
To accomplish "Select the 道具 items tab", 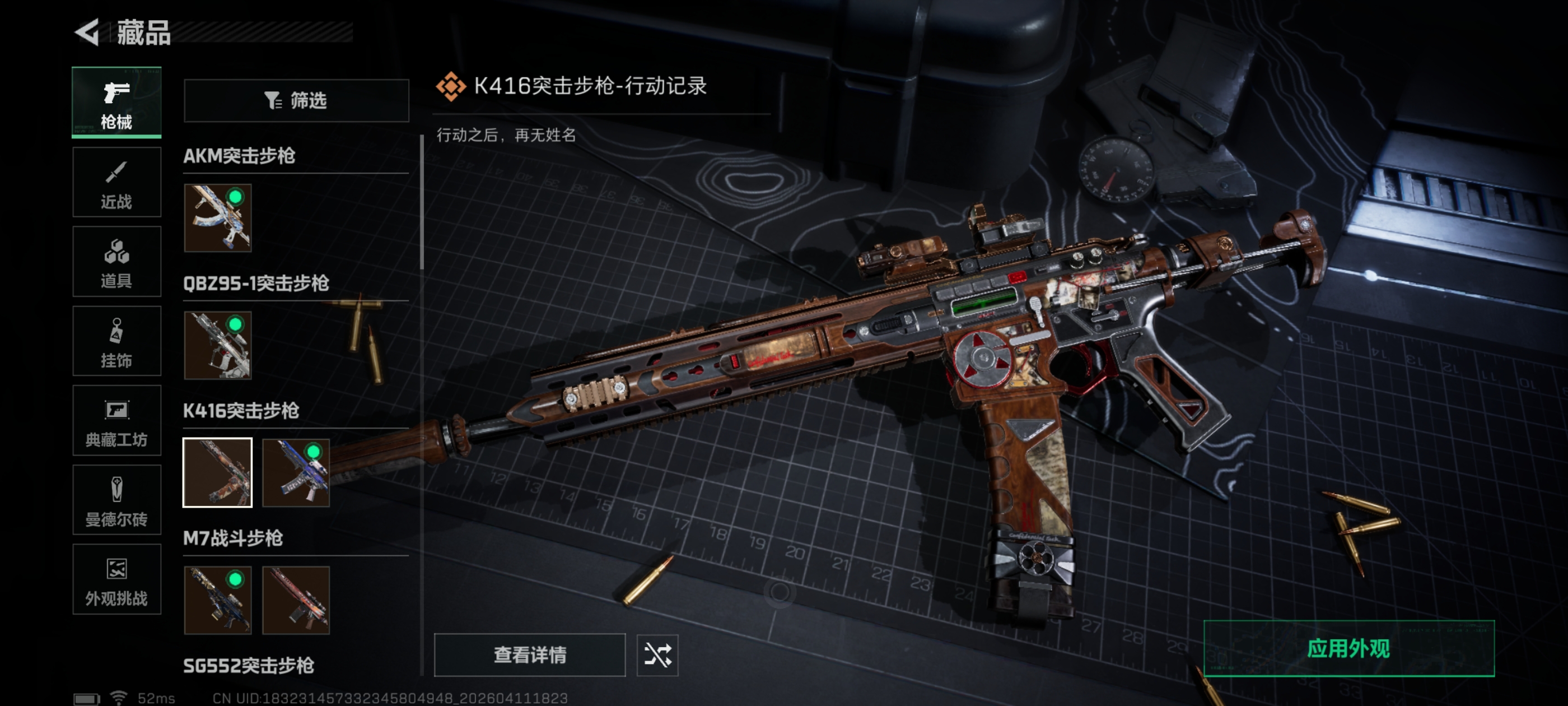I will point(116,261).
